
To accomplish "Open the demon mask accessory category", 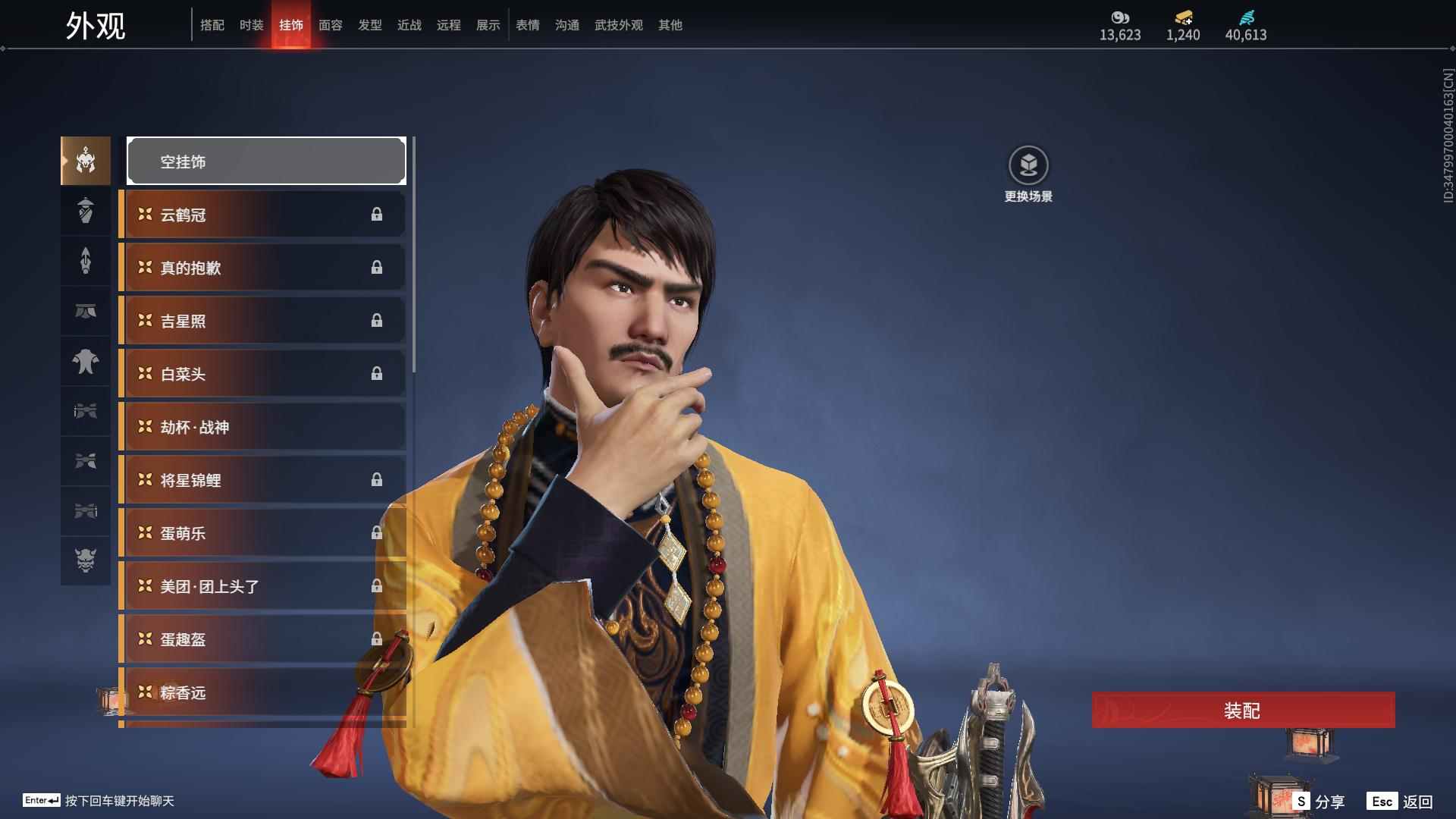I will (86, 560).
